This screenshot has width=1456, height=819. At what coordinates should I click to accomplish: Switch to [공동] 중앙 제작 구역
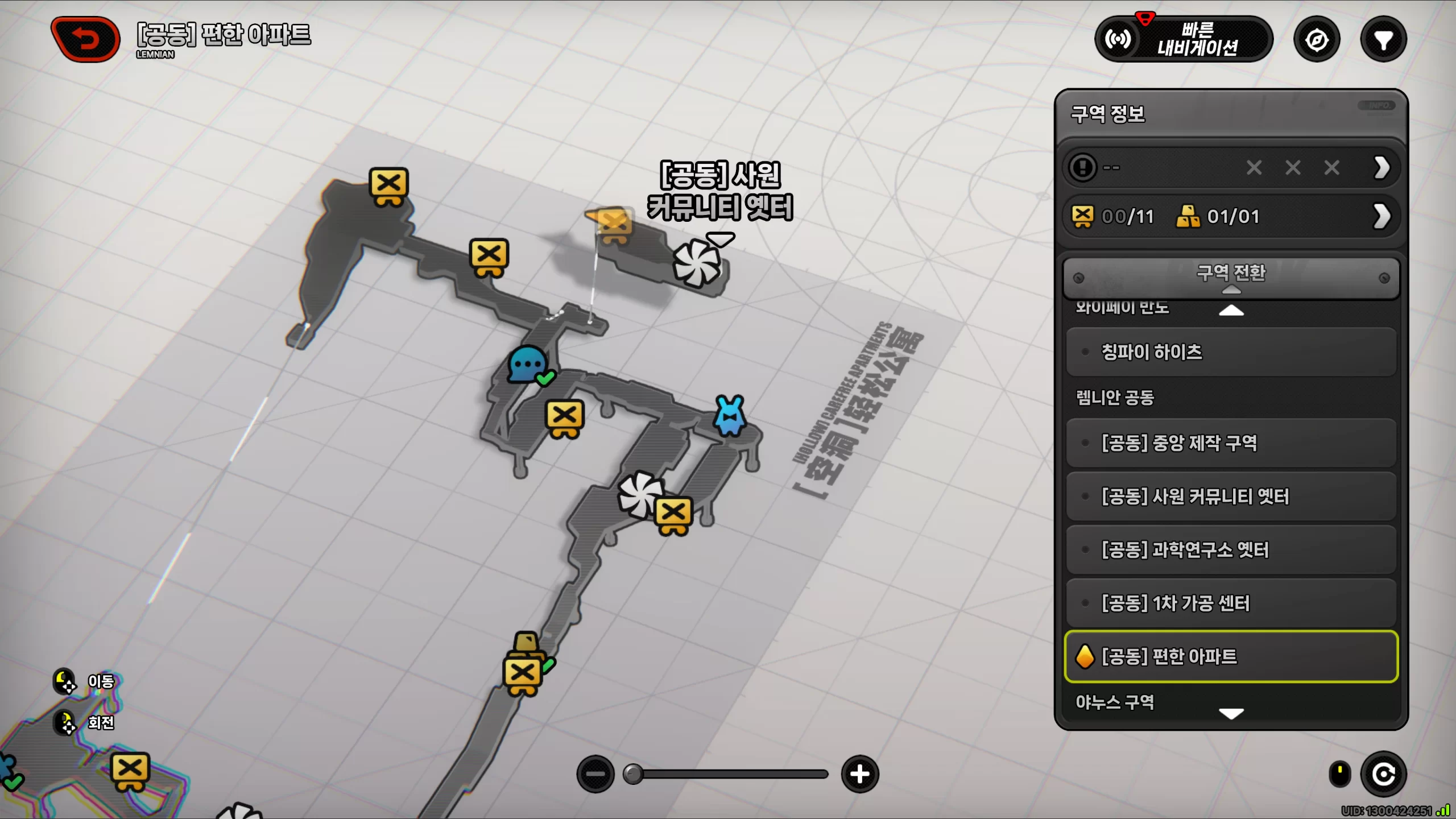coord(1231,443)
